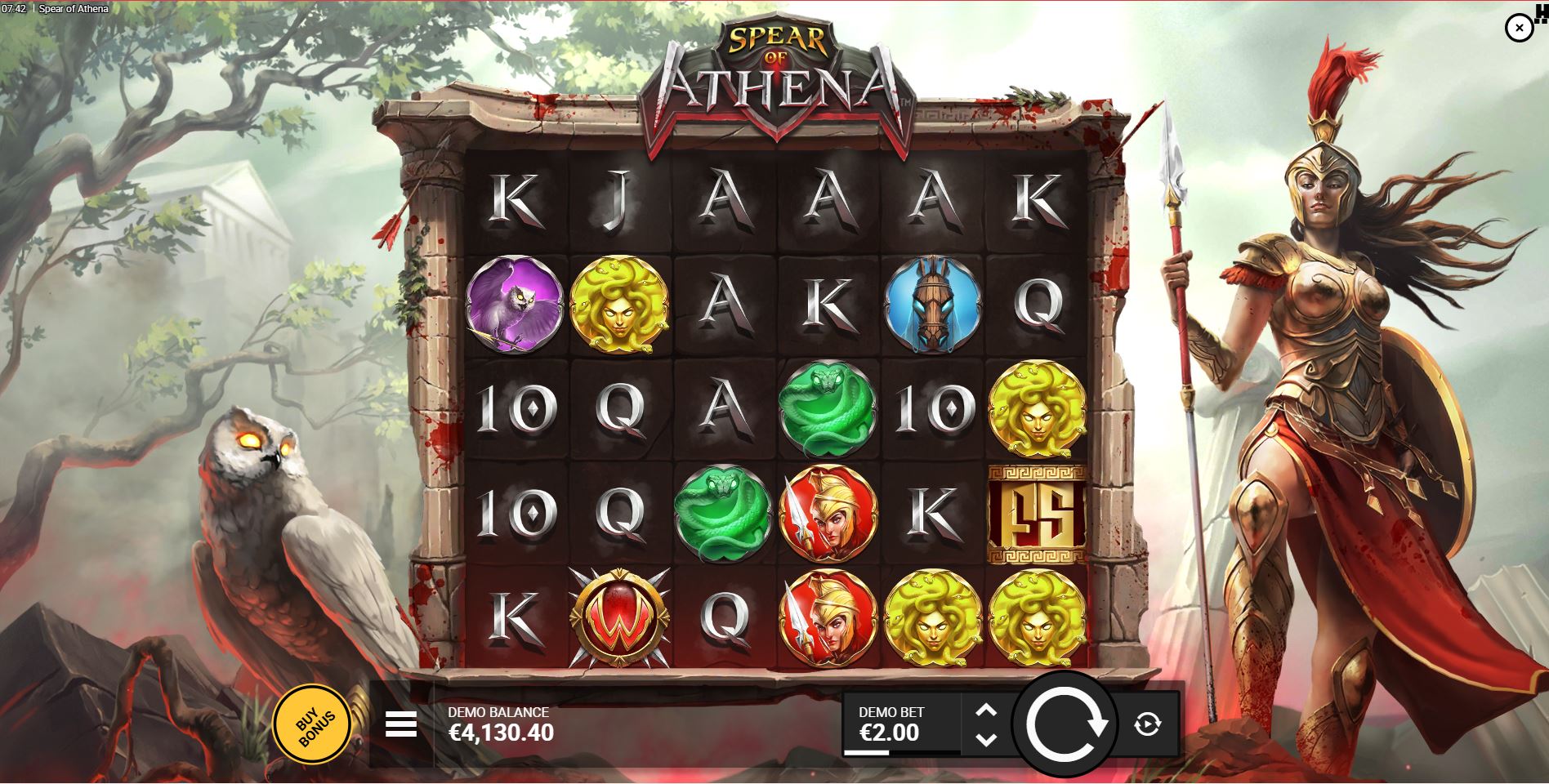
Task: Open the hamburger game menu
Action: [400, 726]
